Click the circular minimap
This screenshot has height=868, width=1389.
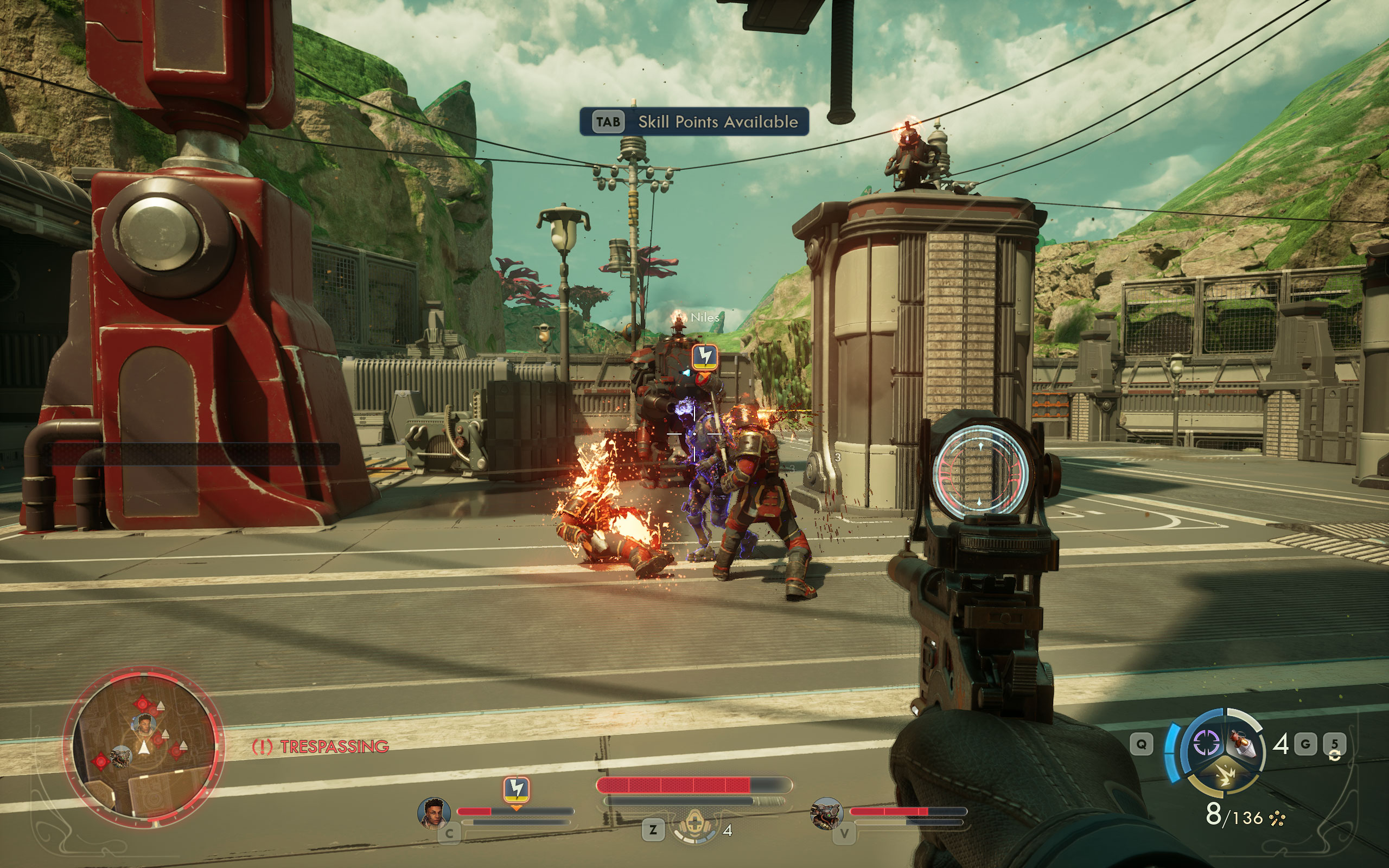pos(143,746)
